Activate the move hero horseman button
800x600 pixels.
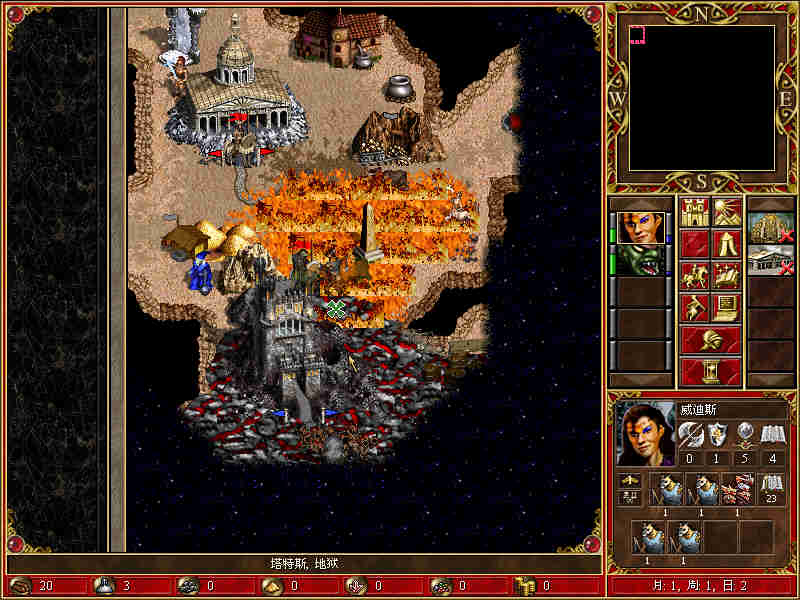point(694,275)
